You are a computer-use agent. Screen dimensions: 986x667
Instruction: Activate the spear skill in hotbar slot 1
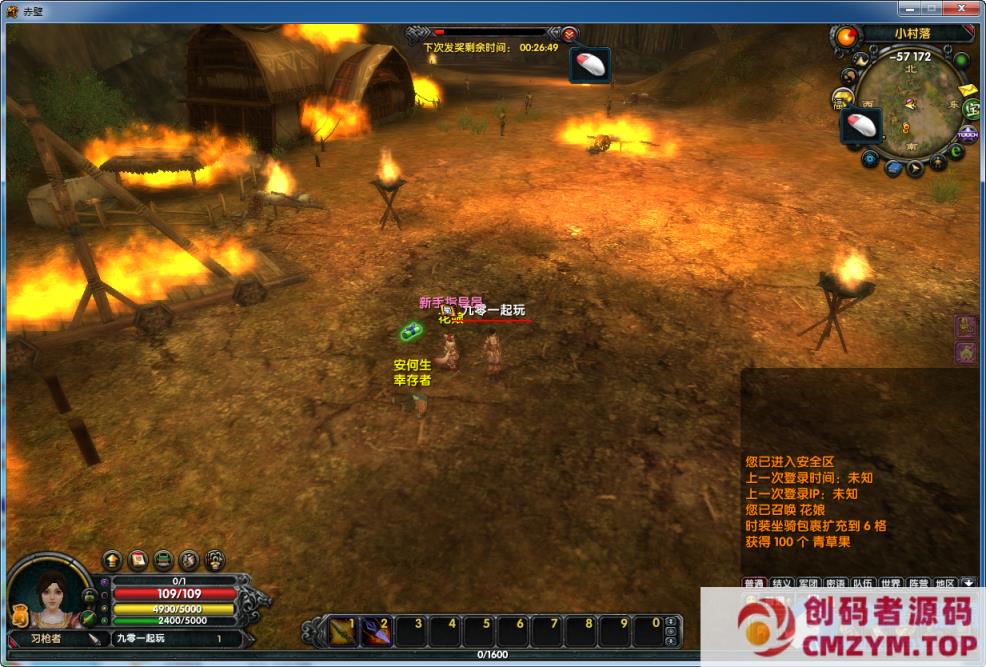coord(343,631)
